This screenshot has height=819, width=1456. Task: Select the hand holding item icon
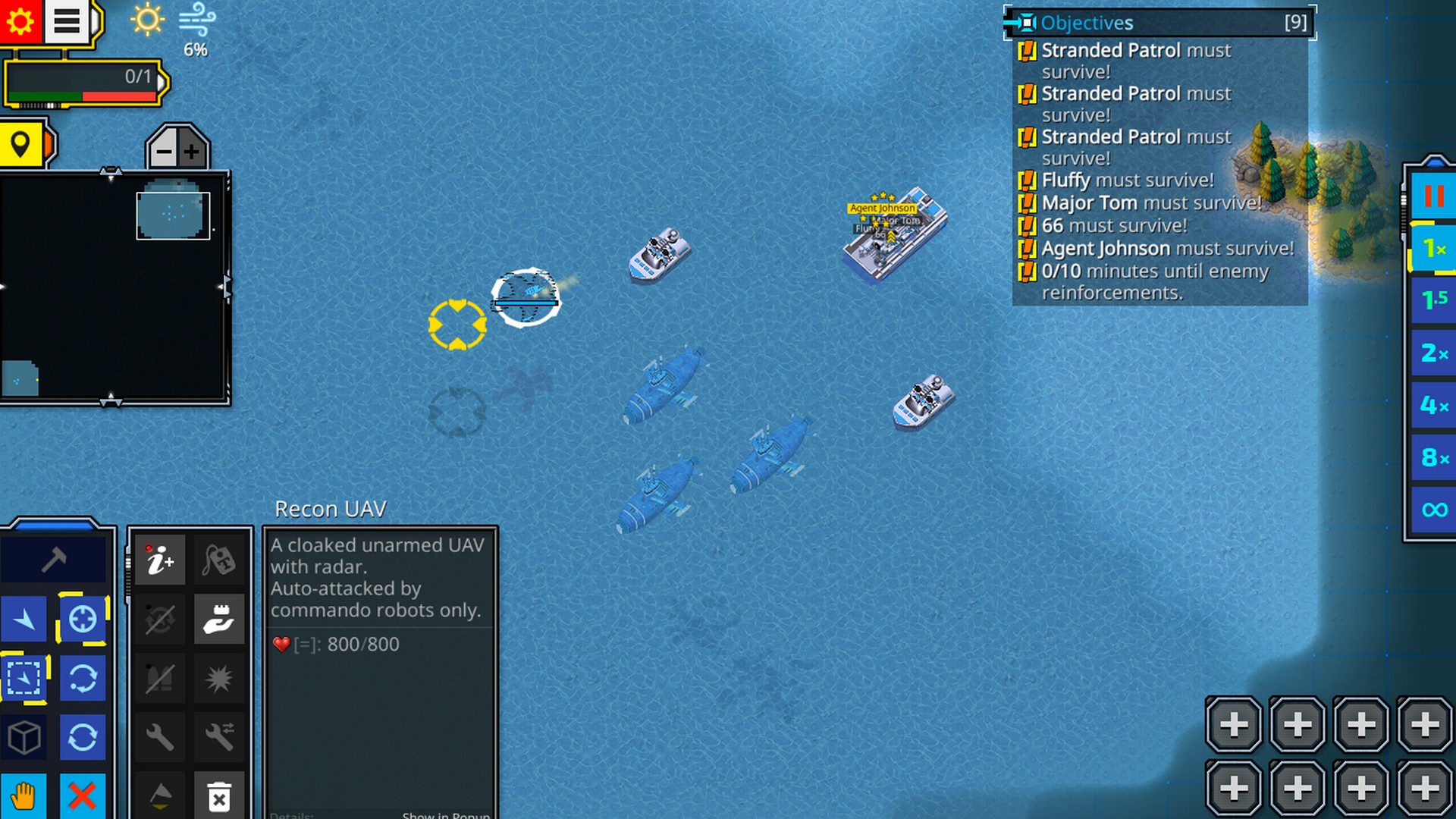tap(219, 620)
